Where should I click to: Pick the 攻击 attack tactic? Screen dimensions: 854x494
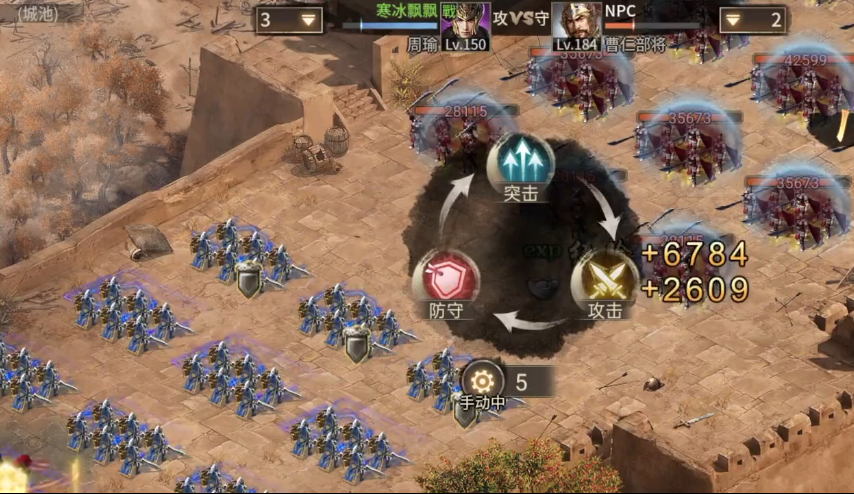pyautogui.click(x=604, y=279)
